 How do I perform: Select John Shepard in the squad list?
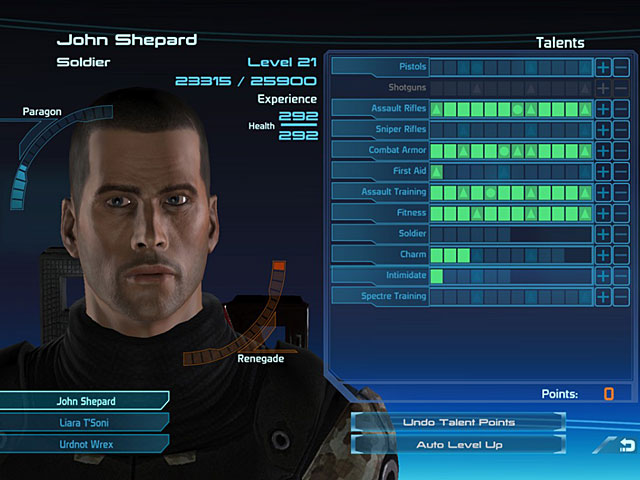85,401
